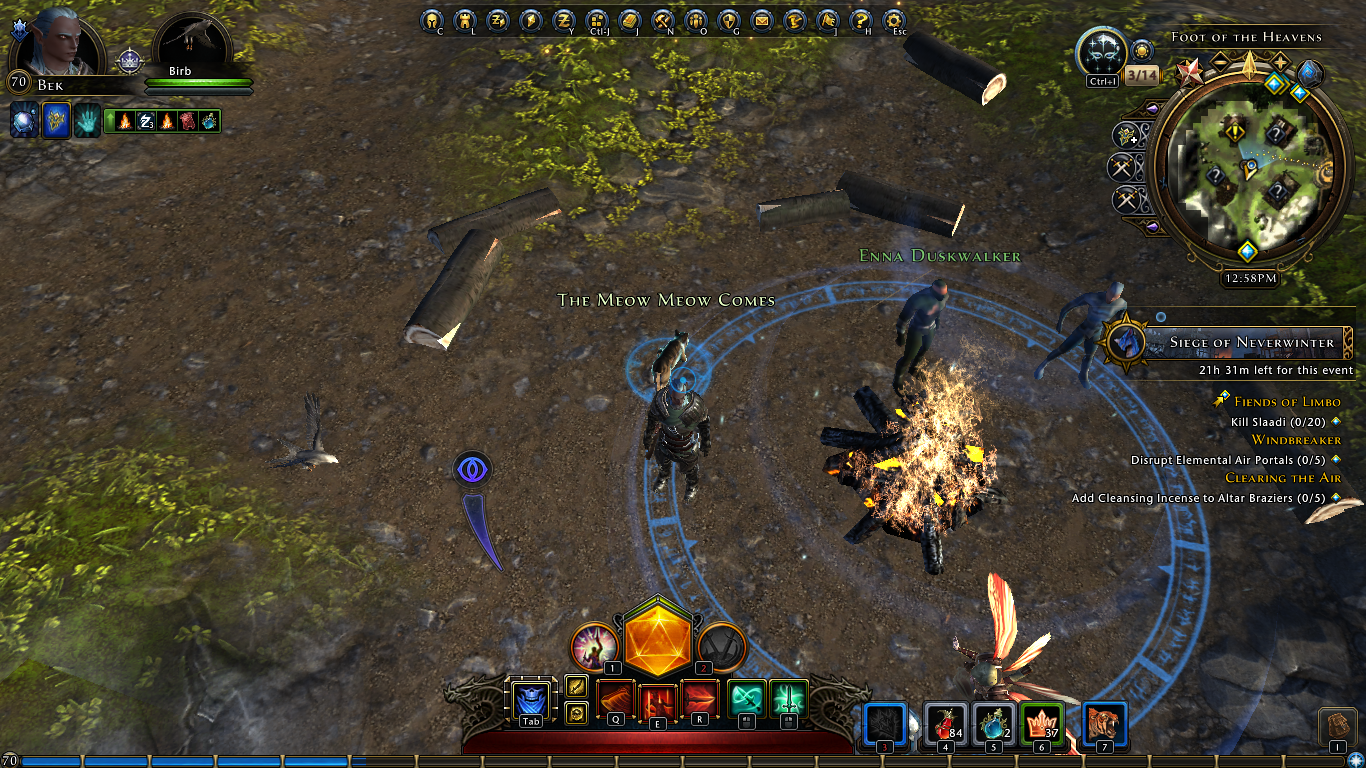Activate the orange d20 daily power
Viewport: 1366px width, 768px height.
coord(658,636)
